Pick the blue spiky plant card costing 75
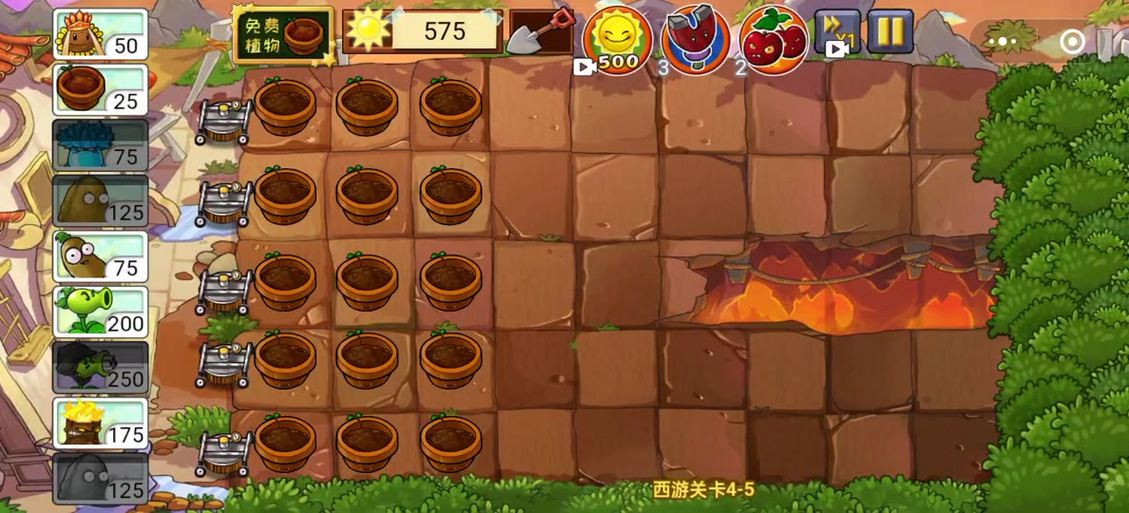The height and width of the screenshot is (513, 1129). tap(100, 146)
